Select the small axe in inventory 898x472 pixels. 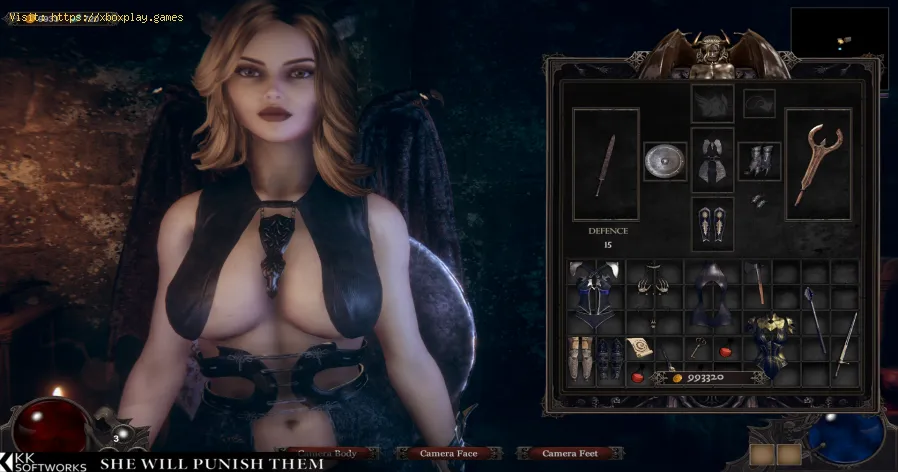(x=759, y=282)
